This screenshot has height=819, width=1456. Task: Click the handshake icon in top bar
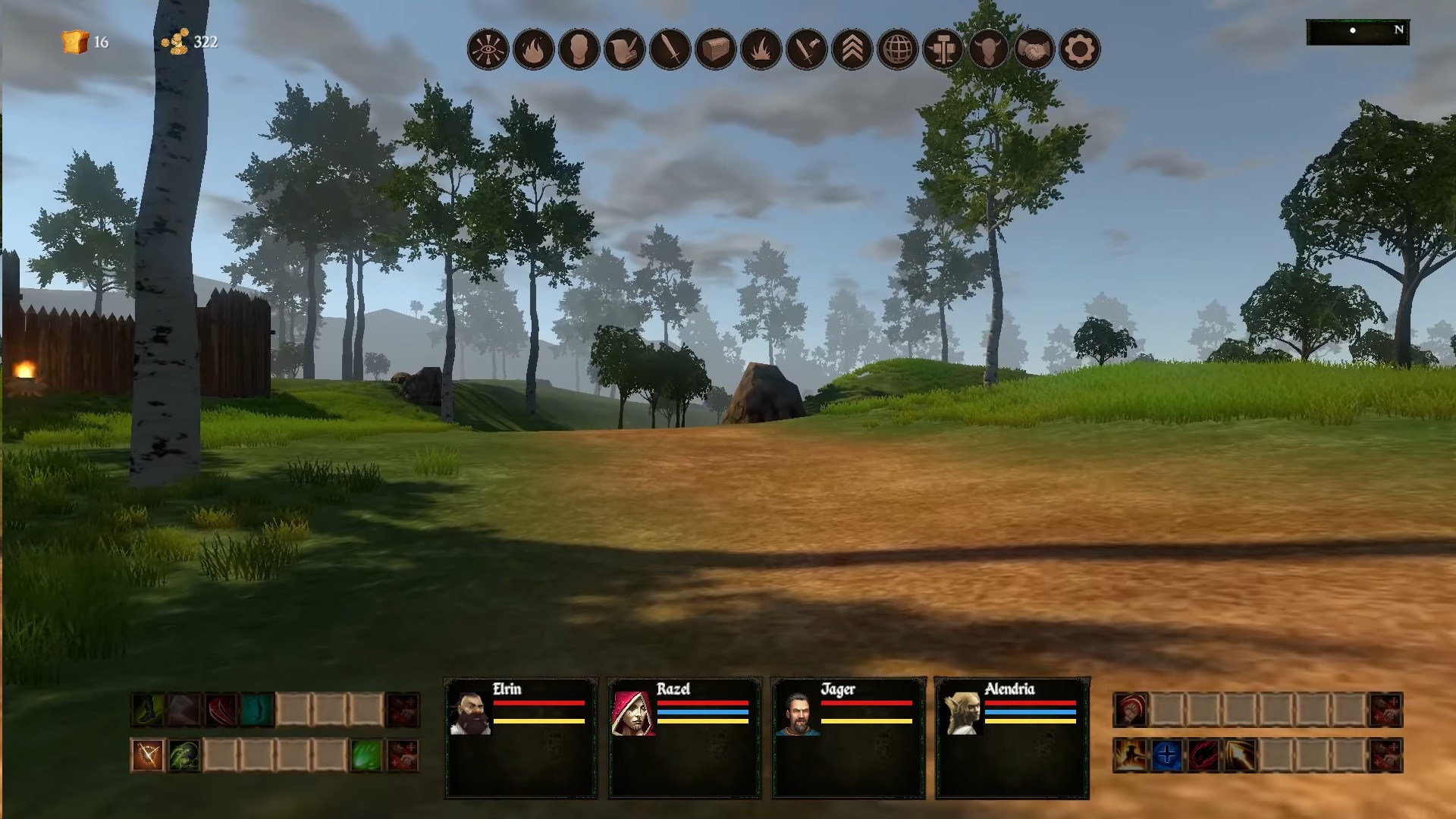point(1034,51)
